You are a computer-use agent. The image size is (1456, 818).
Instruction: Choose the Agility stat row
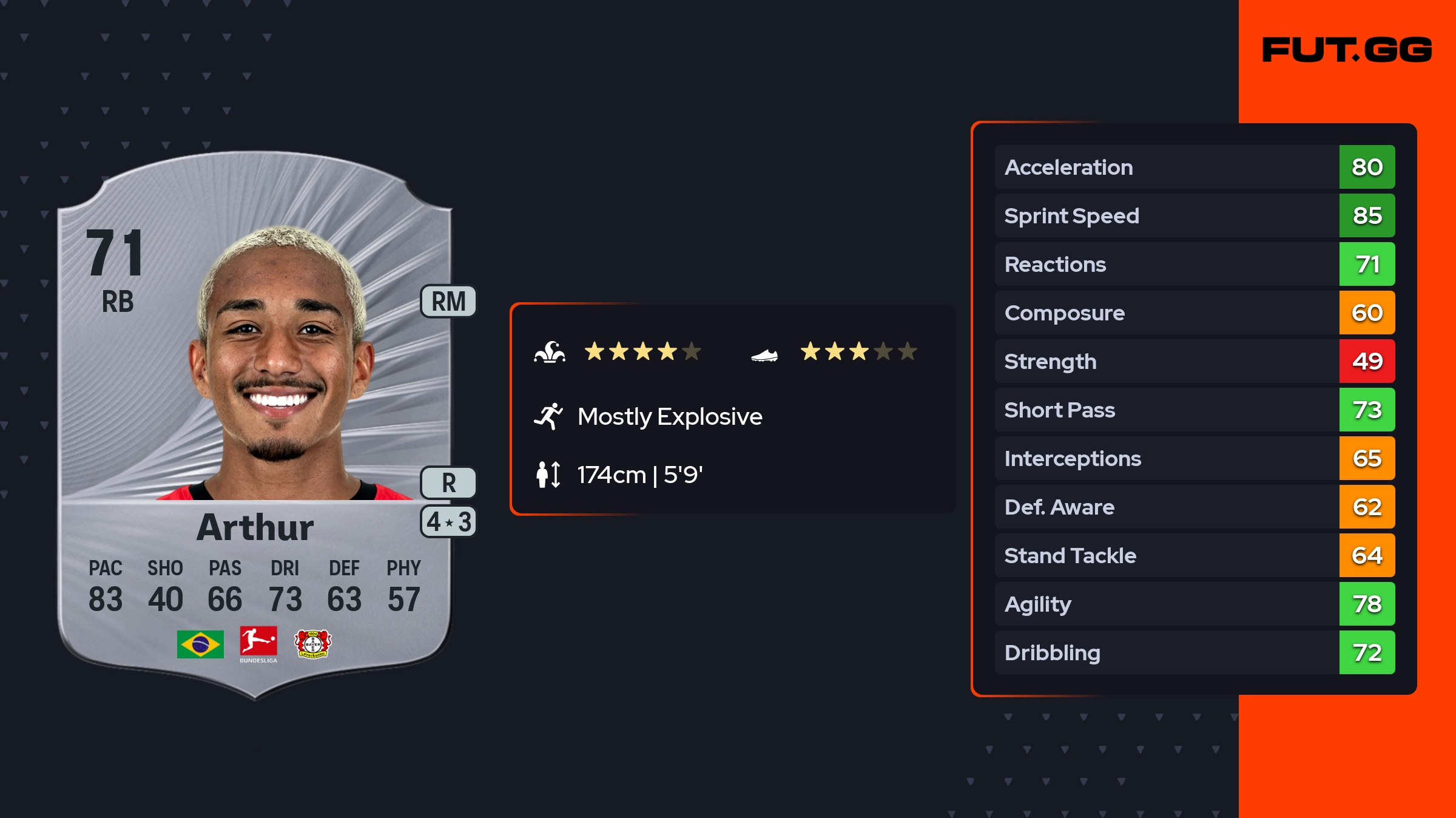pyautogui.click(x=1194, y=604)
